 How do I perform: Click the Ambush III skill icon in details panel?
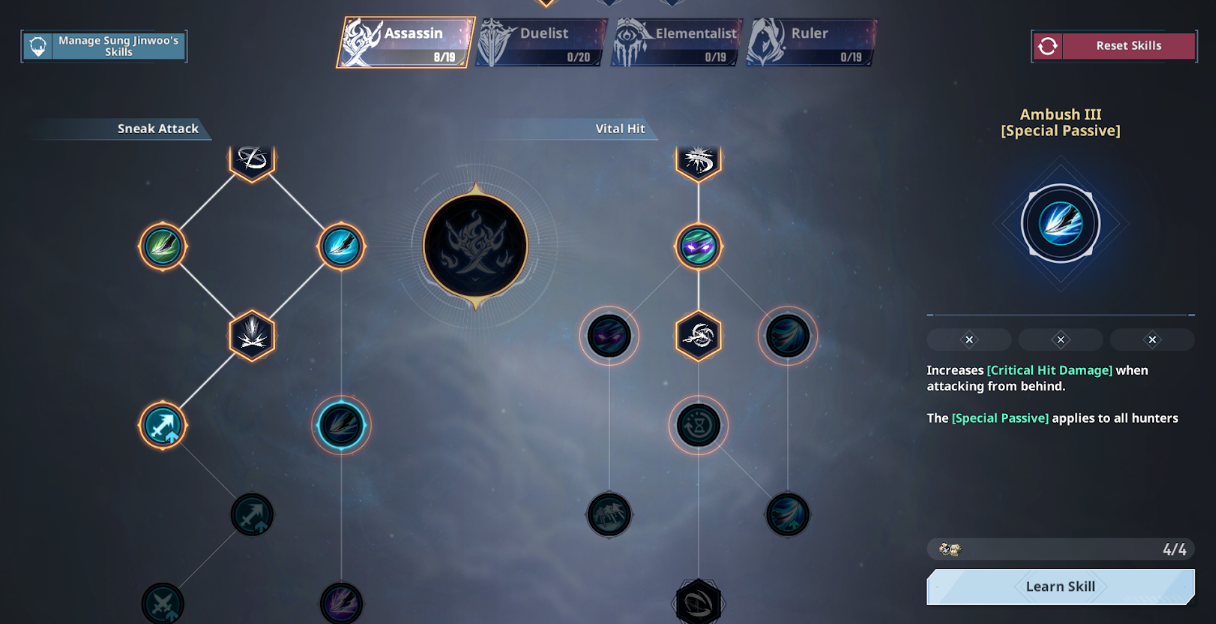pos(1060,224)
